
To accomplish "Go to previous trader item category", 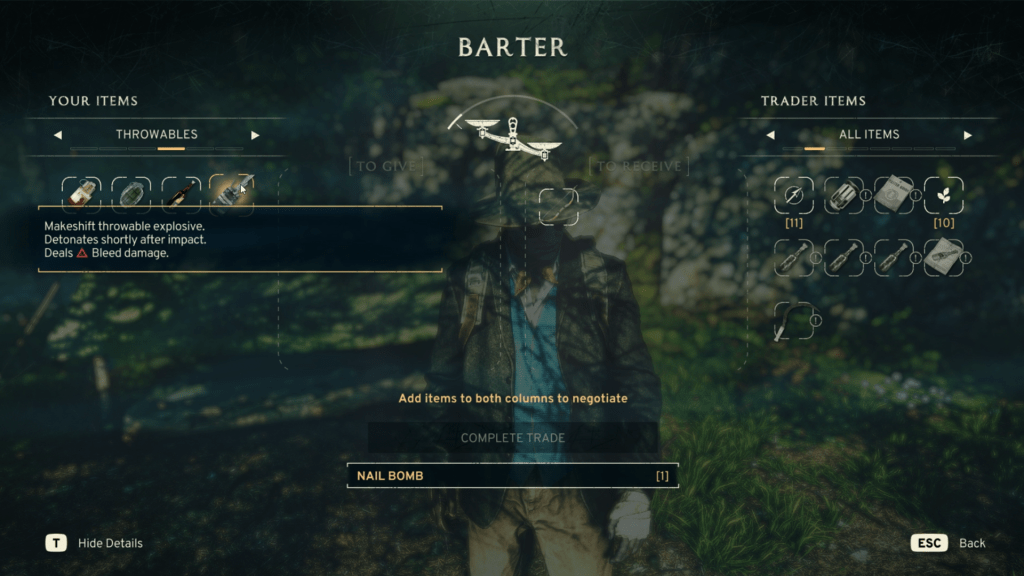I will [x=770, y=135].
